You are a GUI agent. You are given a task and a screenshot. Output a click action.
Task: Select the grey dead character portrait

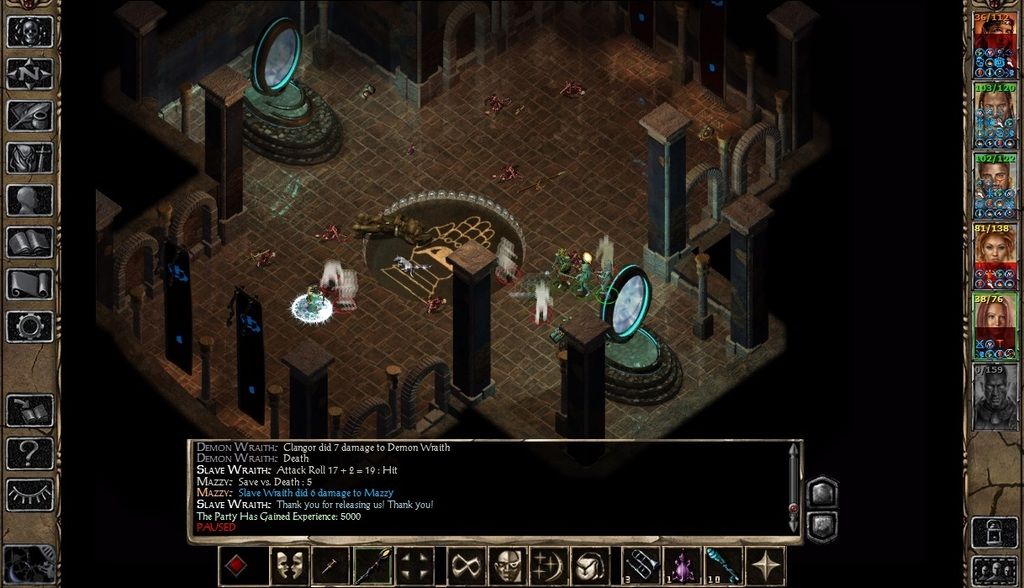click(x=995, y=397)
